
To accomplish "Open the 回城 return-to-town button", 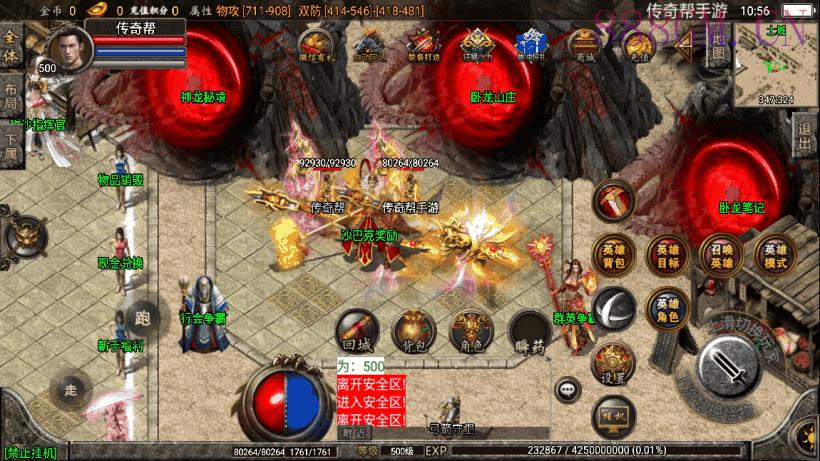I will (357, 331).
